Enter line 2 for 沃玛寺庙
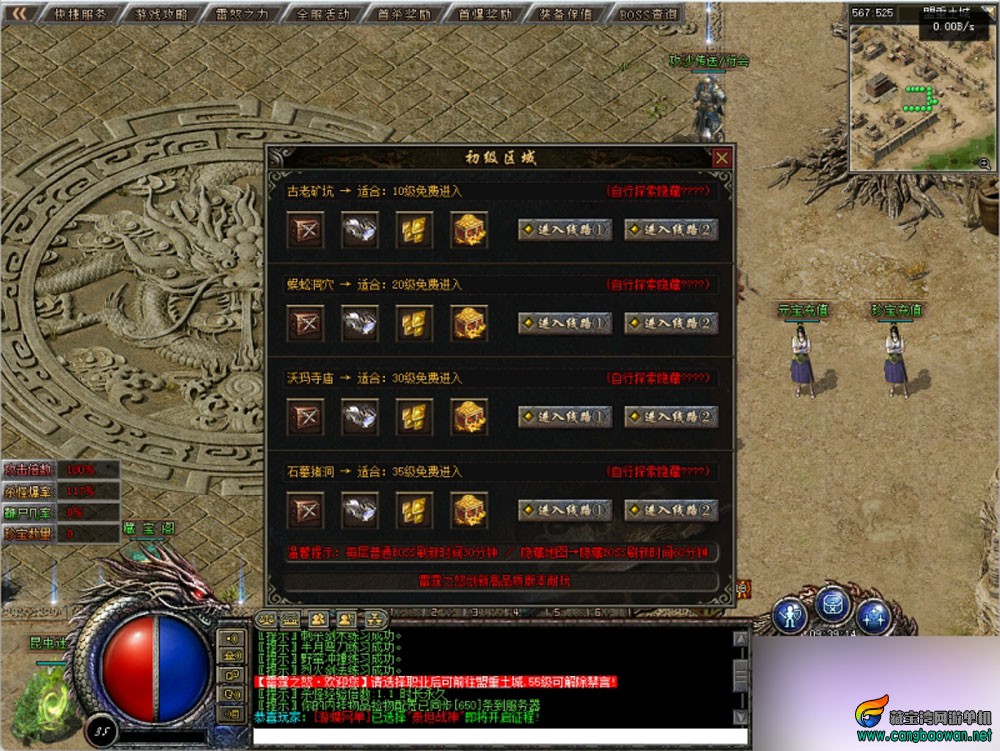This screenshot has height=751, width=1000. (x=671, y=417)
